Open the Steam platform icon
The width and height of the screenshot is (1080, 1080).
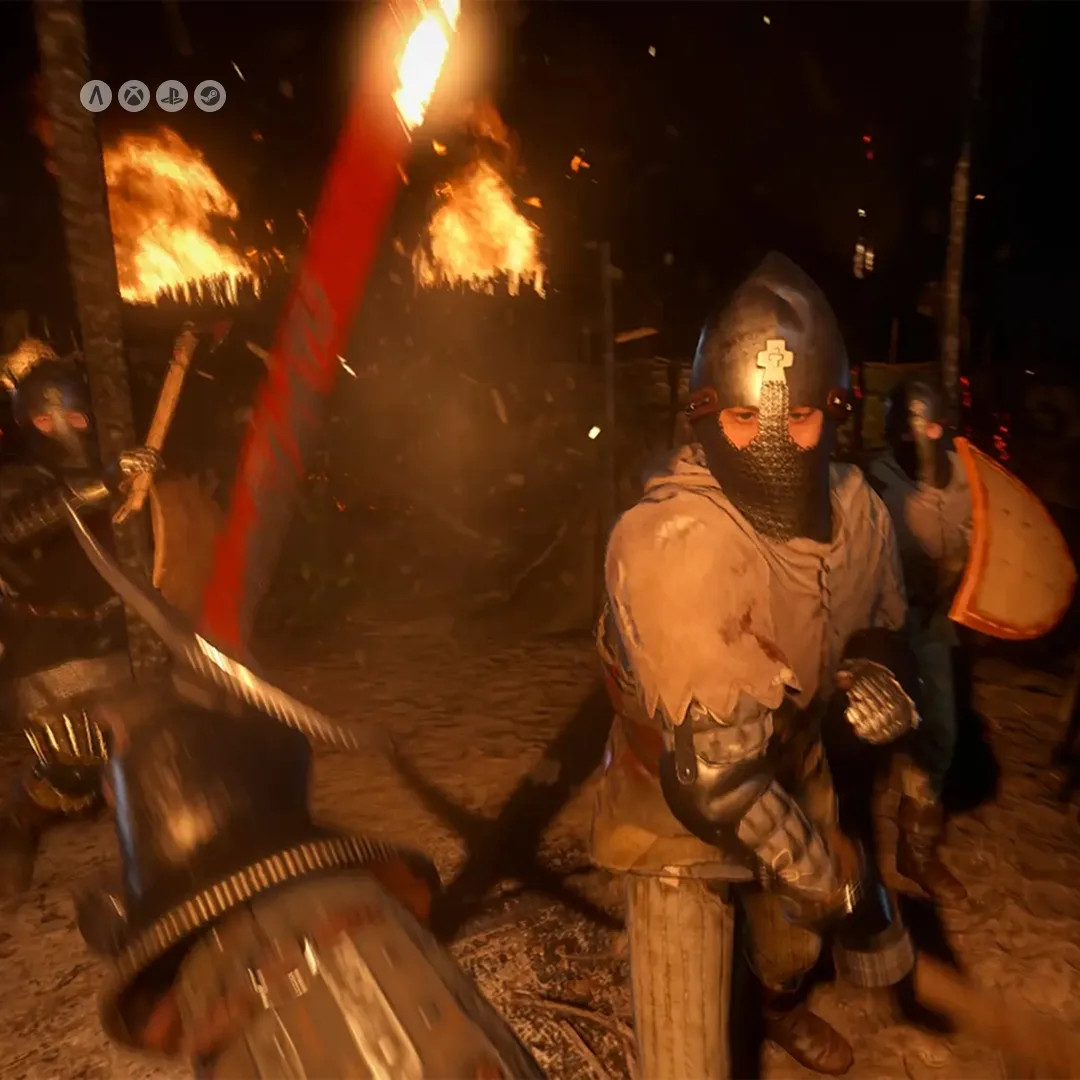point(210,96)
